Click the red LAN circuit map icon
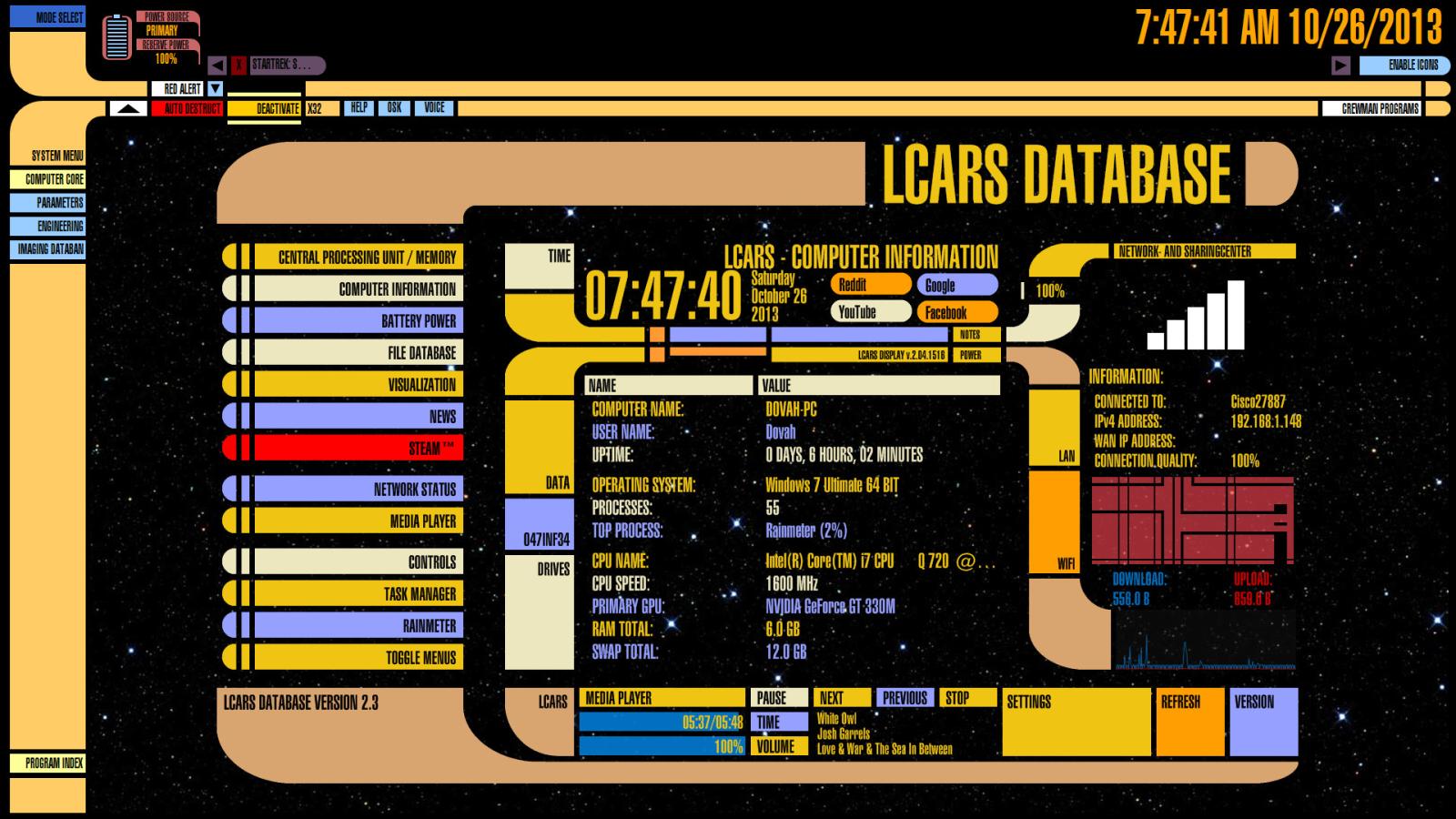1456x819 pixels. pyautogui.click(x=1192, y=519)
